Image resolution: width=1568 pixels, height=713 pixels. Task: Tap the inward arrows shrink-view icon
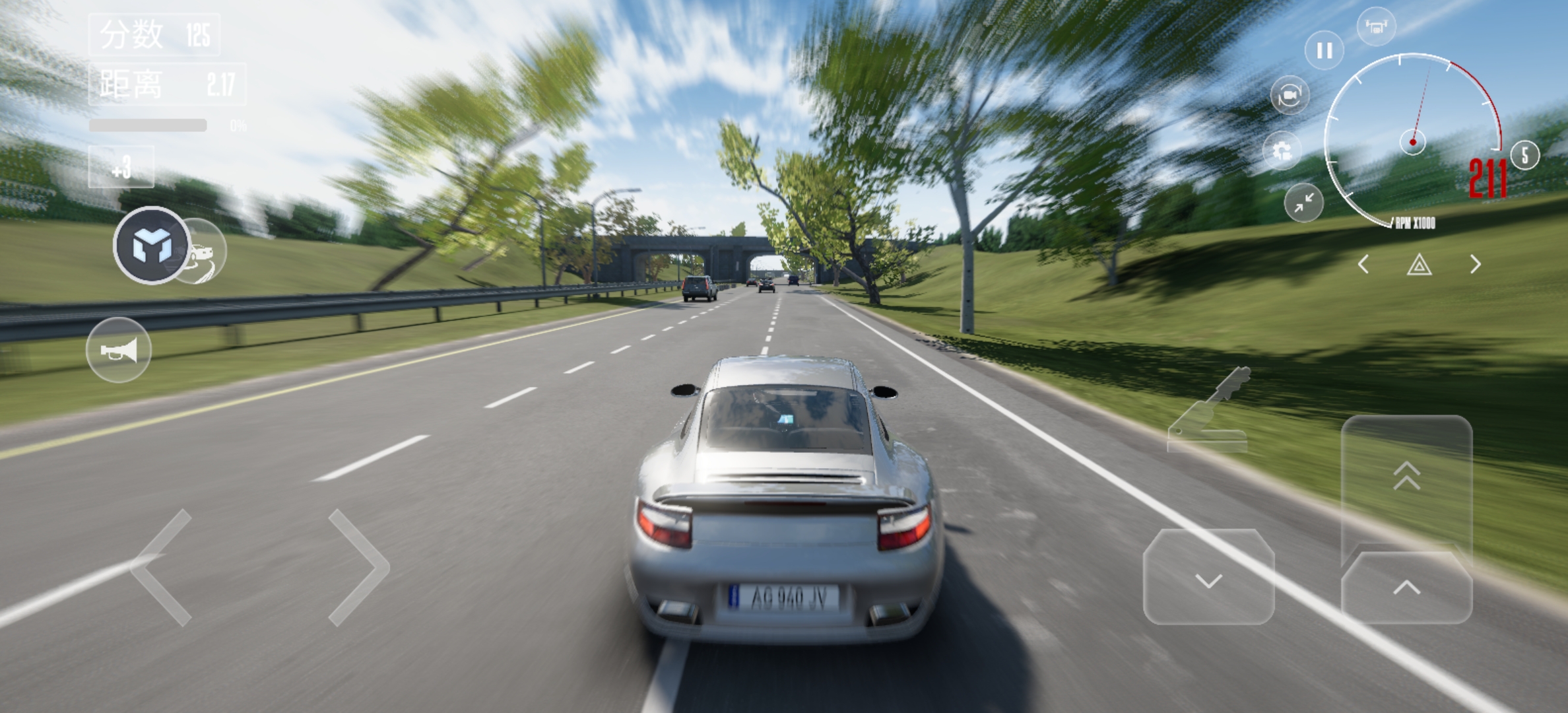(x=1304, y=203)
